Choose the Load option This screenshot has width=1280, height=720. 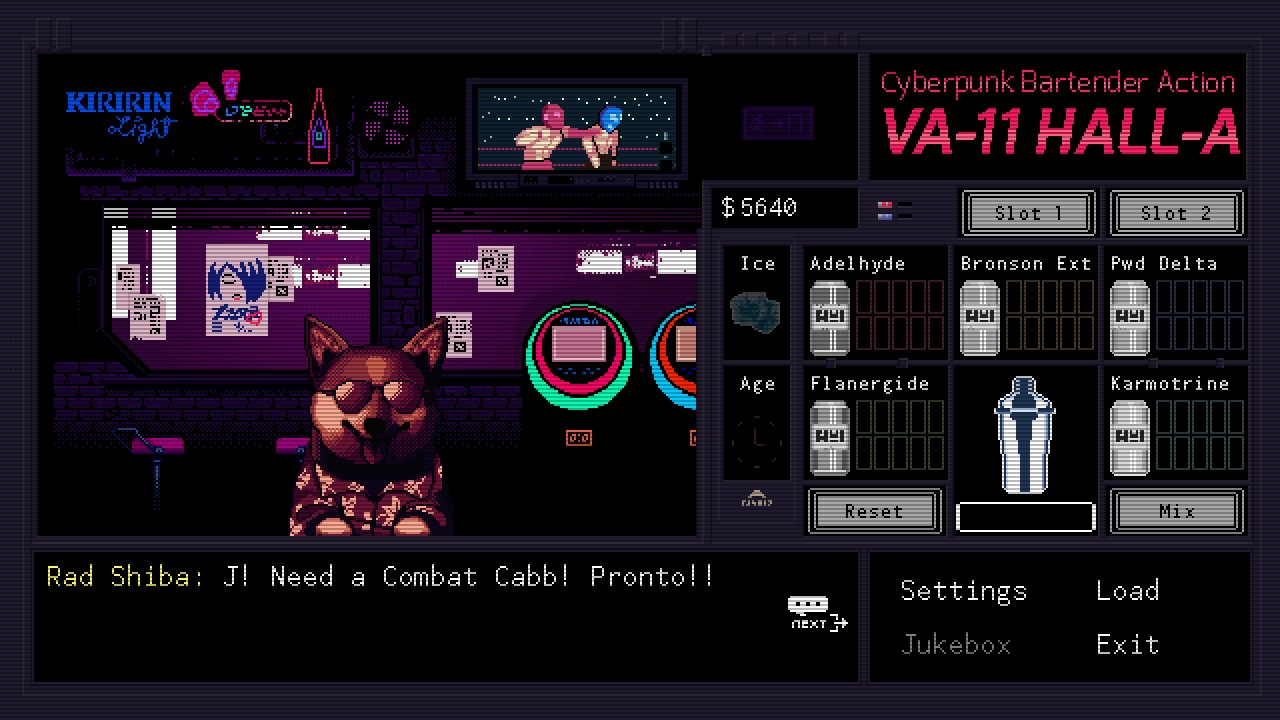click(x=1127, y=591)
